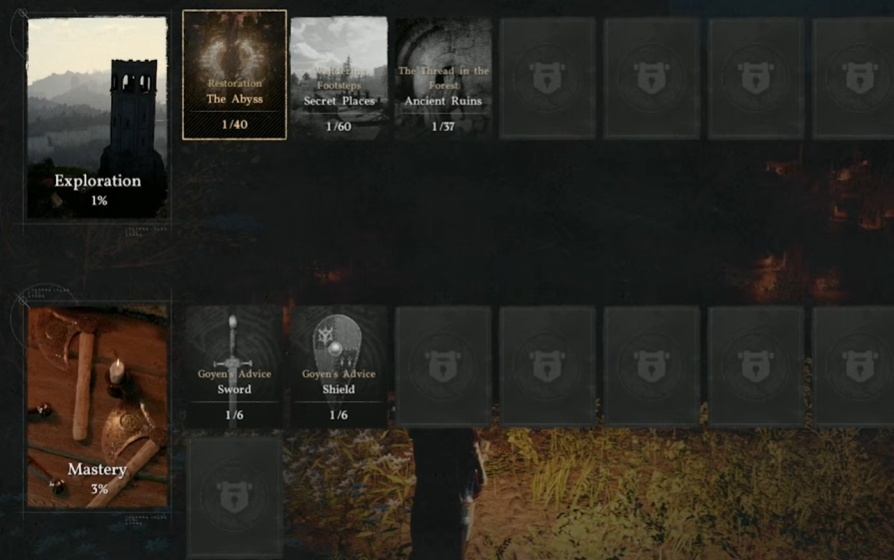Select Goyen's Advice Sword card
Screen dimensions: 894x560
(234, 367)
